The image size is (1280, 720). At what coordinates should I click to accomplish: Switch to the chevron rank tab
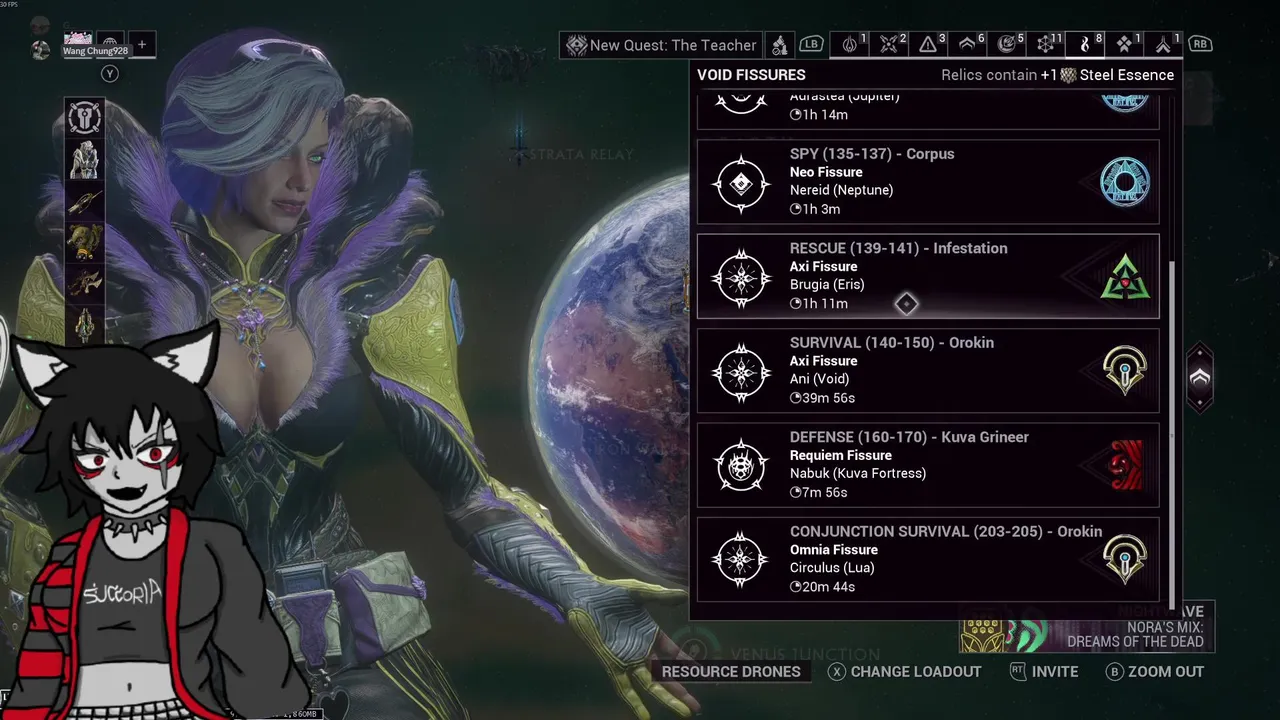(x=967, y=44)
